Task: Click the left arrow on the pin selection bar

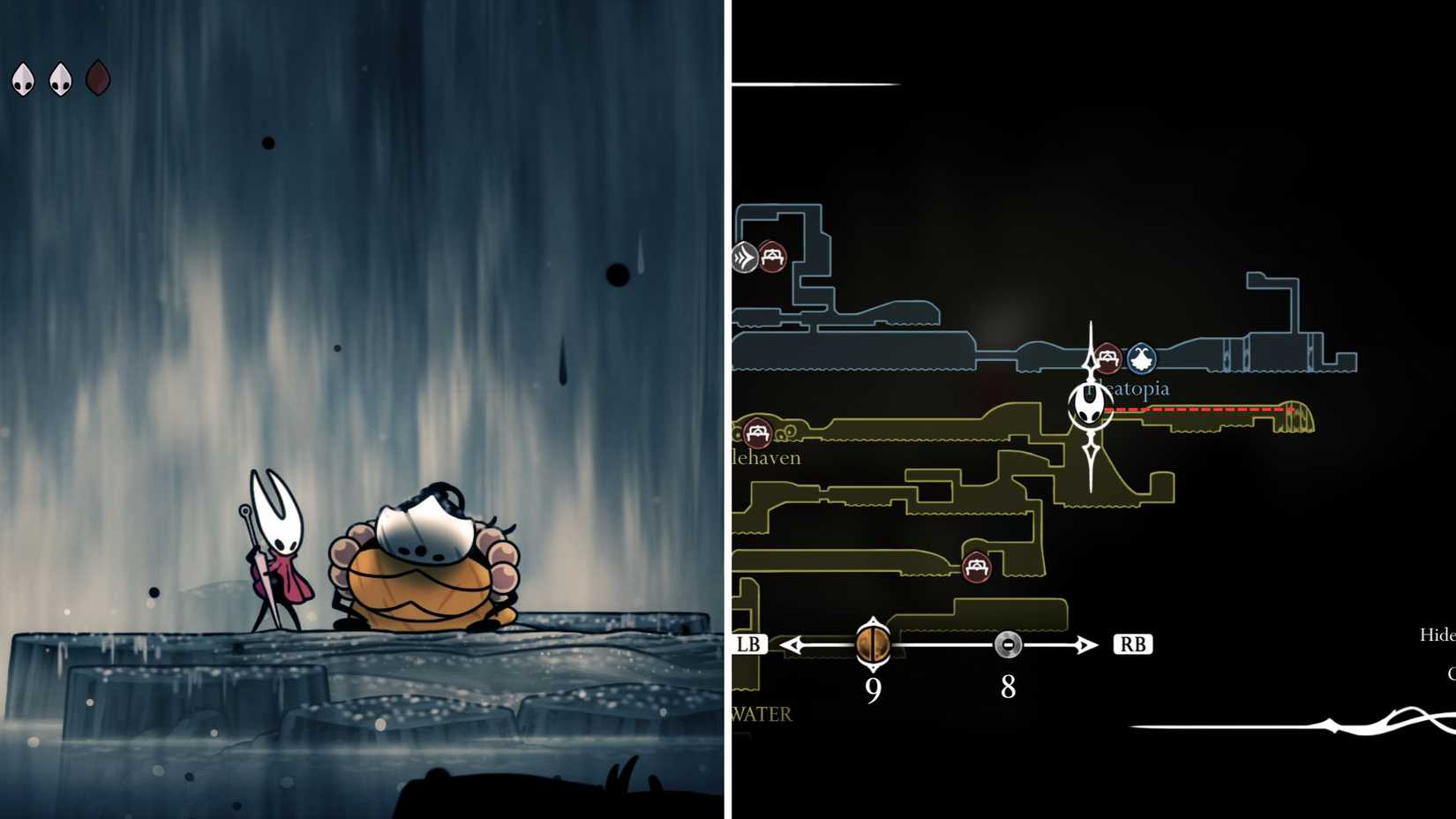Action: click(x=792, y=645)
